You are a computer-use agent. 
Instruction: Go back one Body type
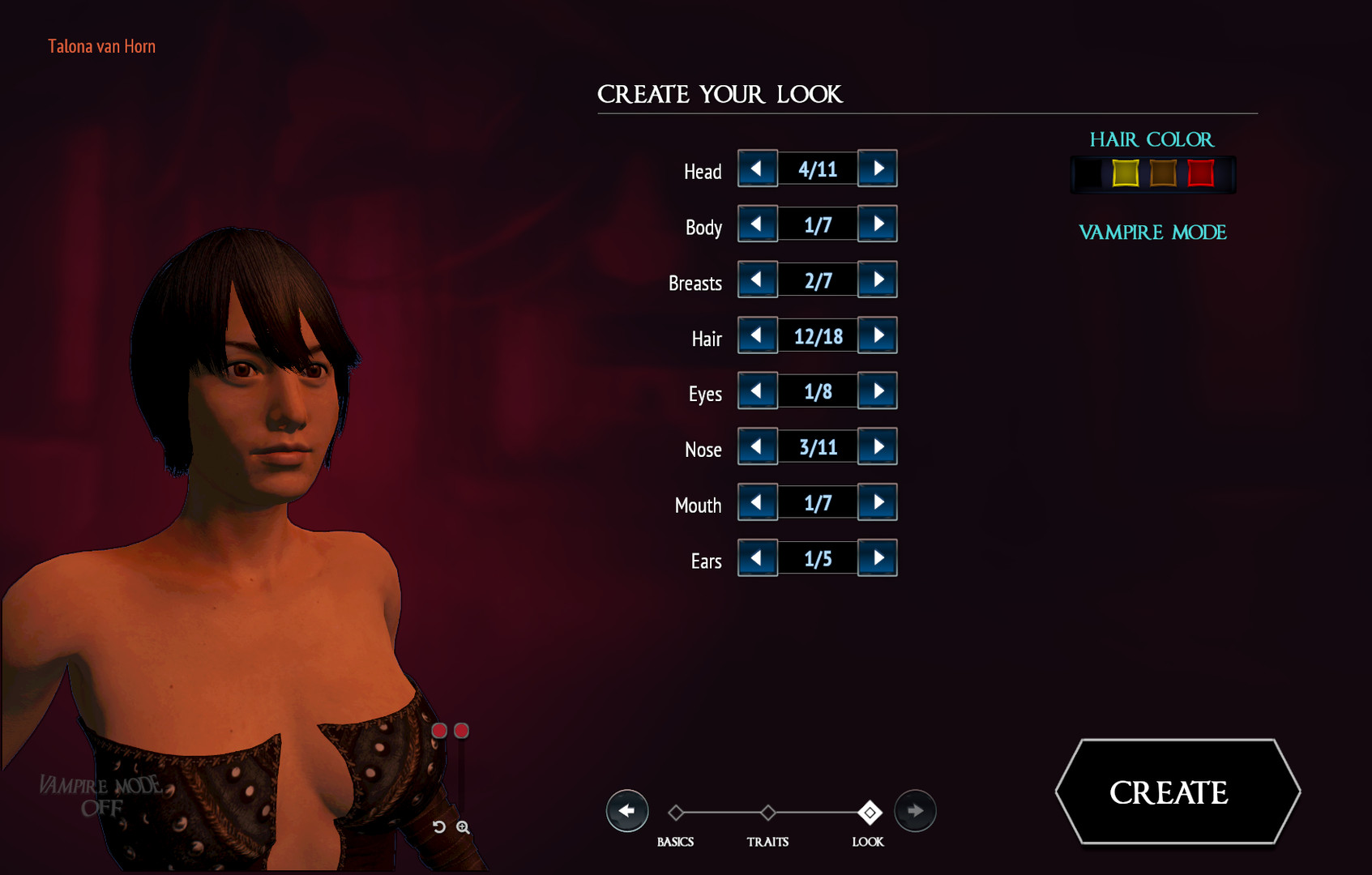(756, 224)
